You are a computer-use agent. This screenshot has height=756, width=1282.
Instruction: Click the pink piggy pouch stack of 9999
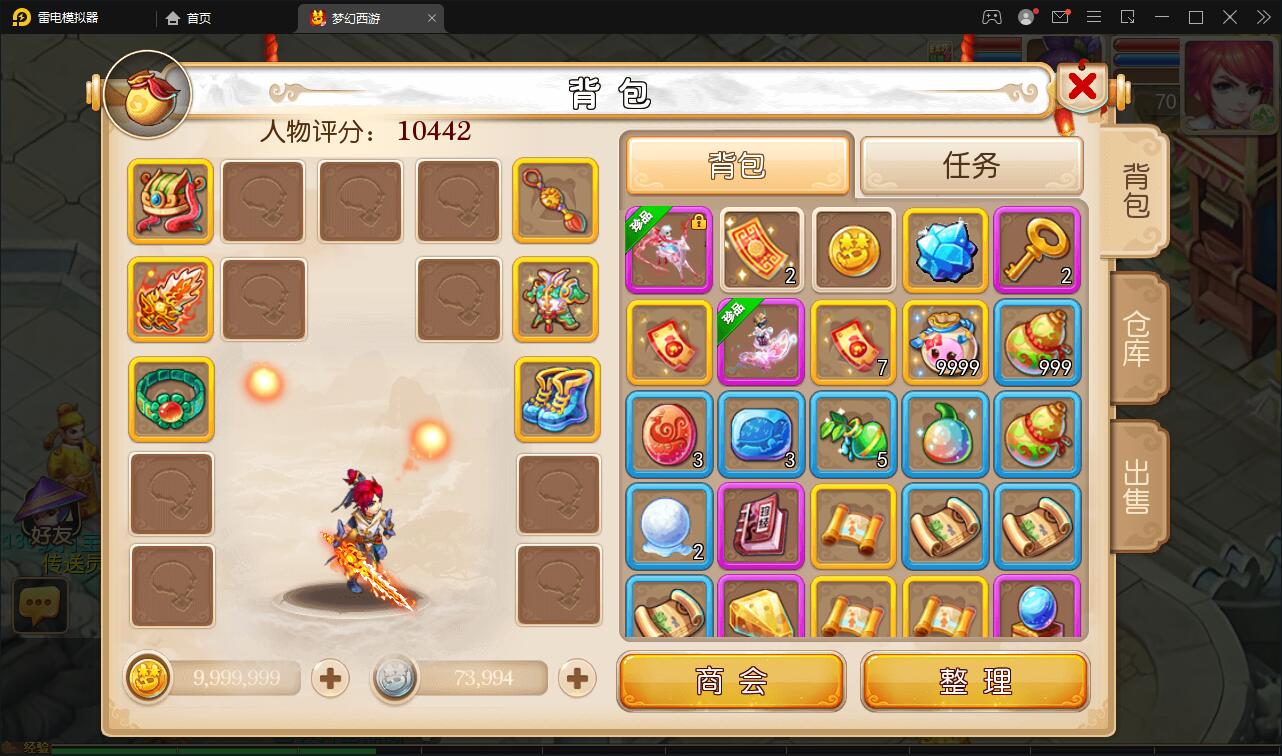coord(945,342)
